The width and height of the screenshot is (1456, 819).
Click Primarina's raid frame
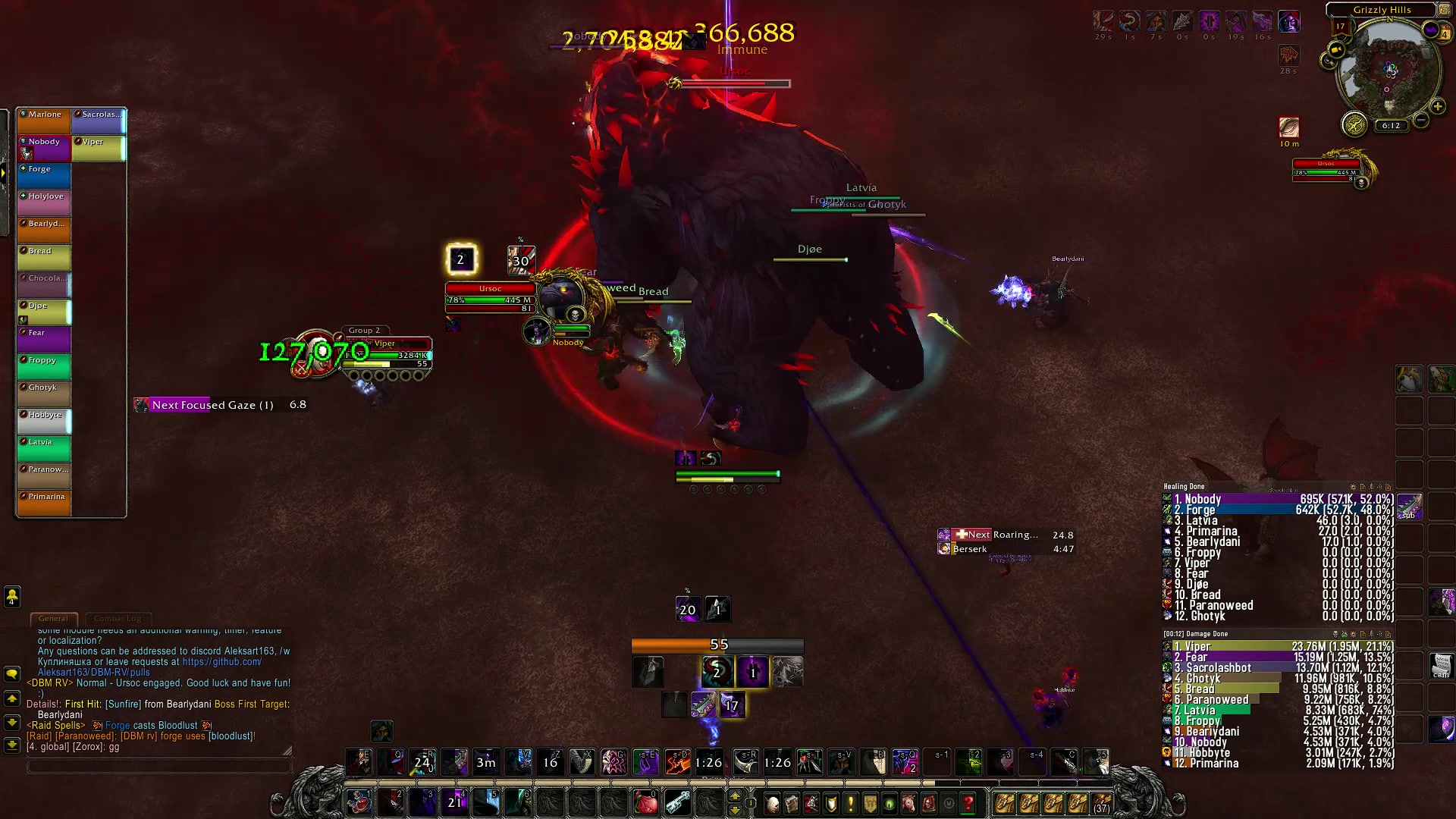point(44,504)
